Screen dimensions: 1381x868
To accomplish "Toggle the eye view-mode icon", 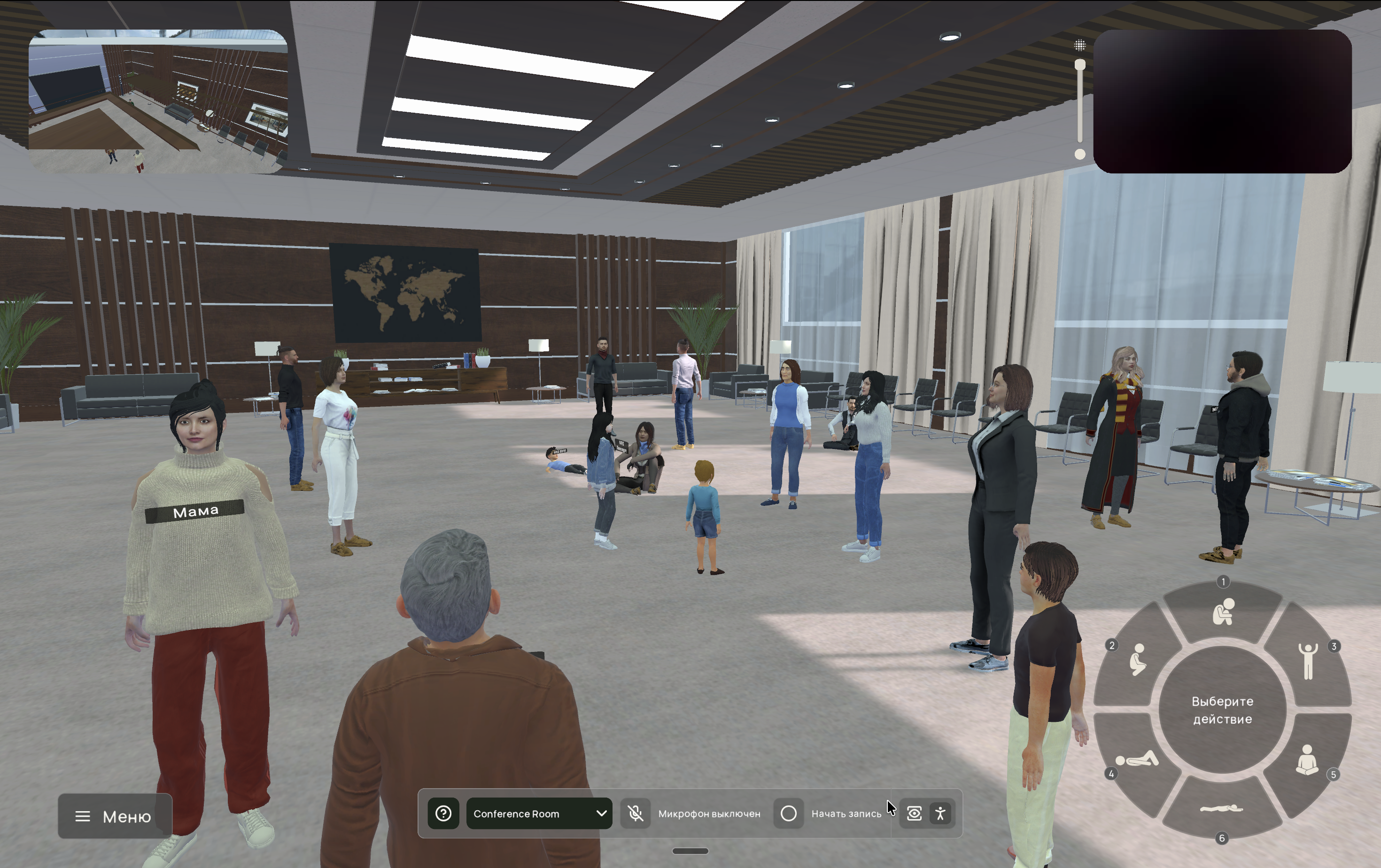I will point(914,813).
